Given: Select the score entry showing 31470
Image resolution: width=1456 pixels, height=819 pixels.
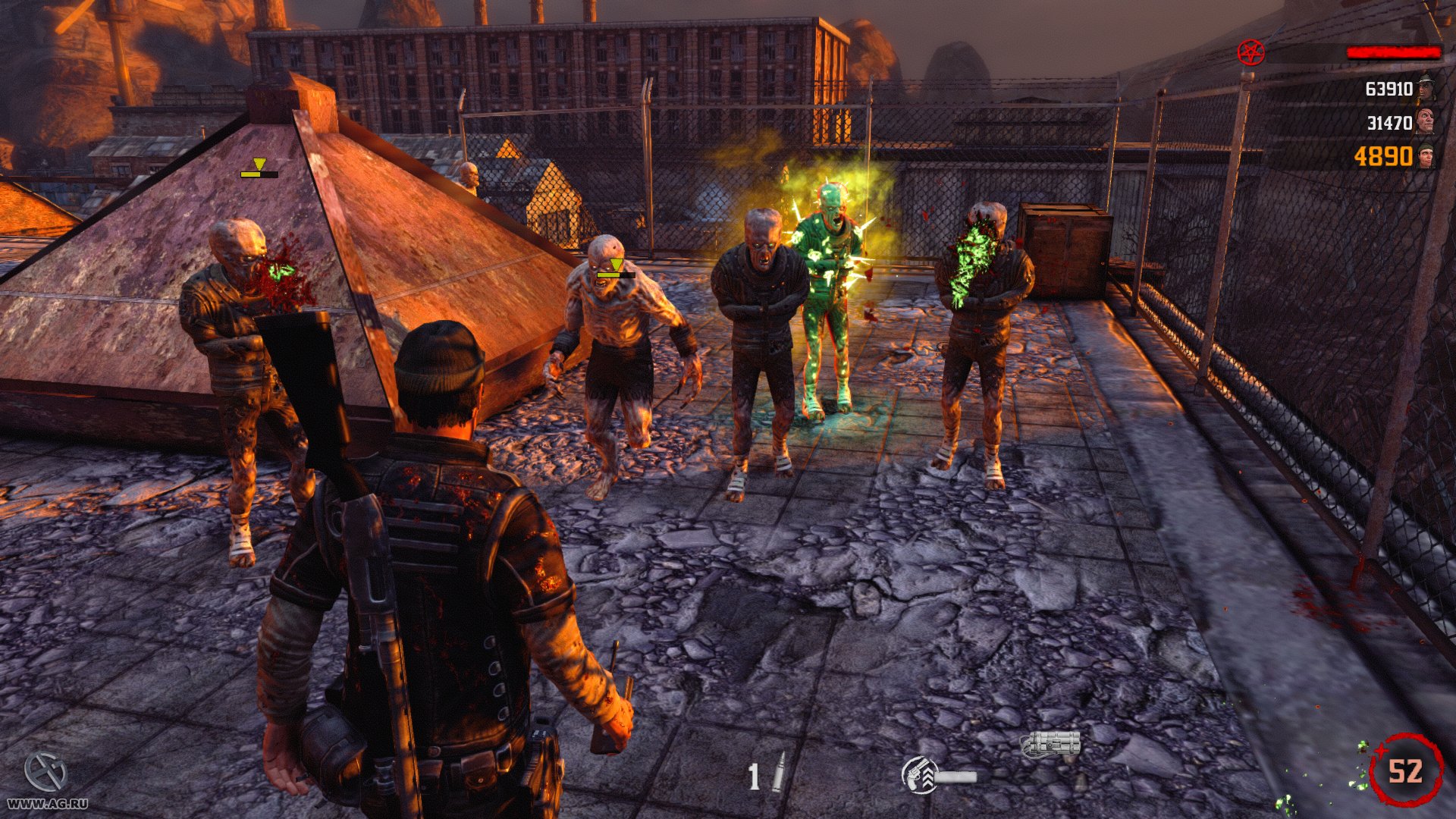Looking at the screenshot, I should pyautogui.click(x=1389, y=122).
